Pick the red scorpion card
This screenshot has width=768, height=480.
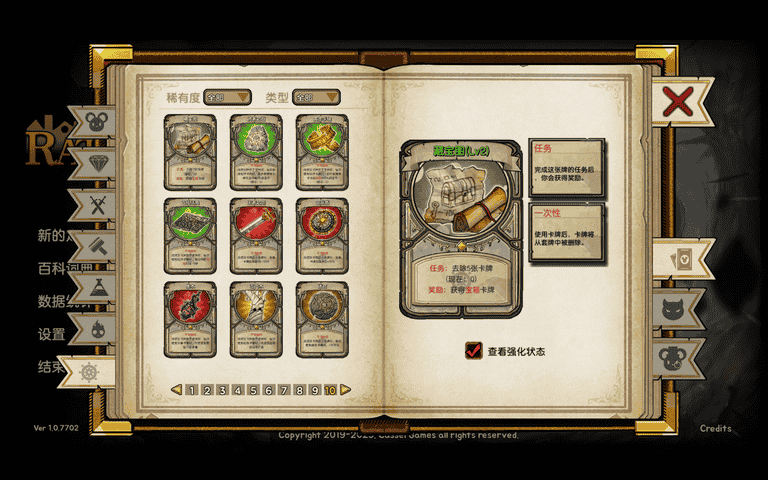pyautogui.click(x=190, y=318)
